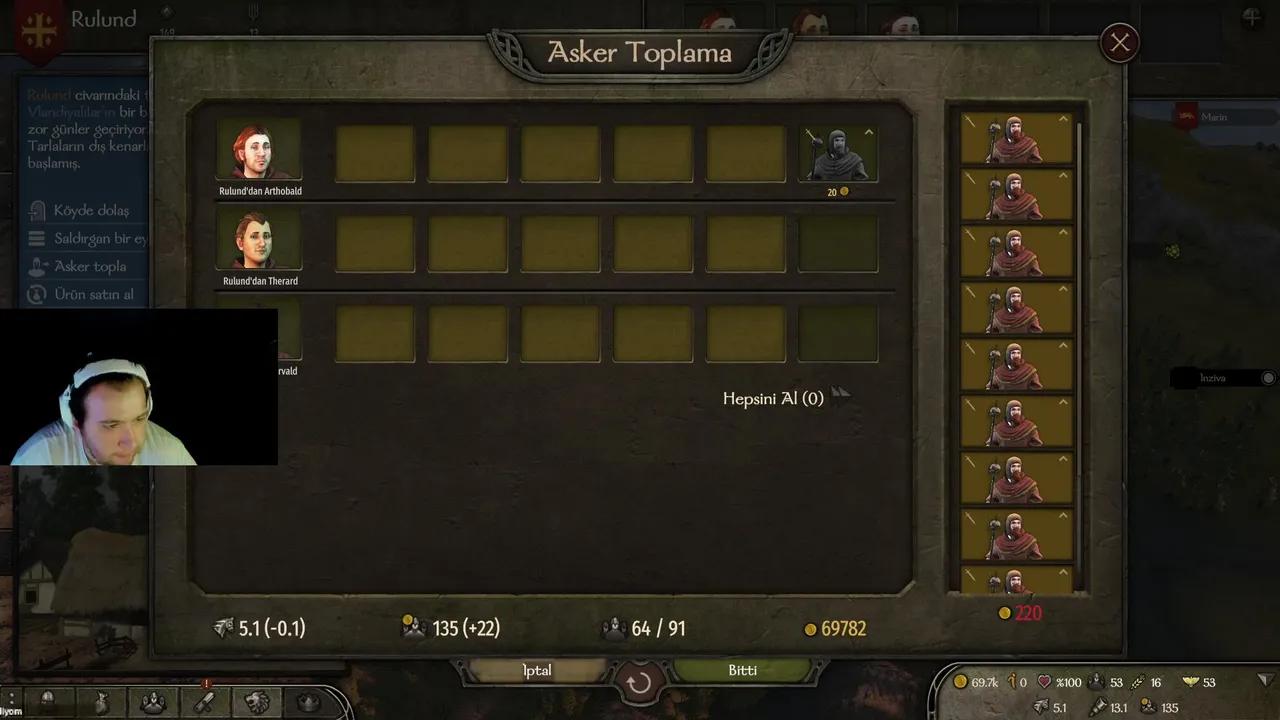Open the Inventory bag icon on the taskbar
The height and width of the screenshot is (720, 1280).
(102, 705)
